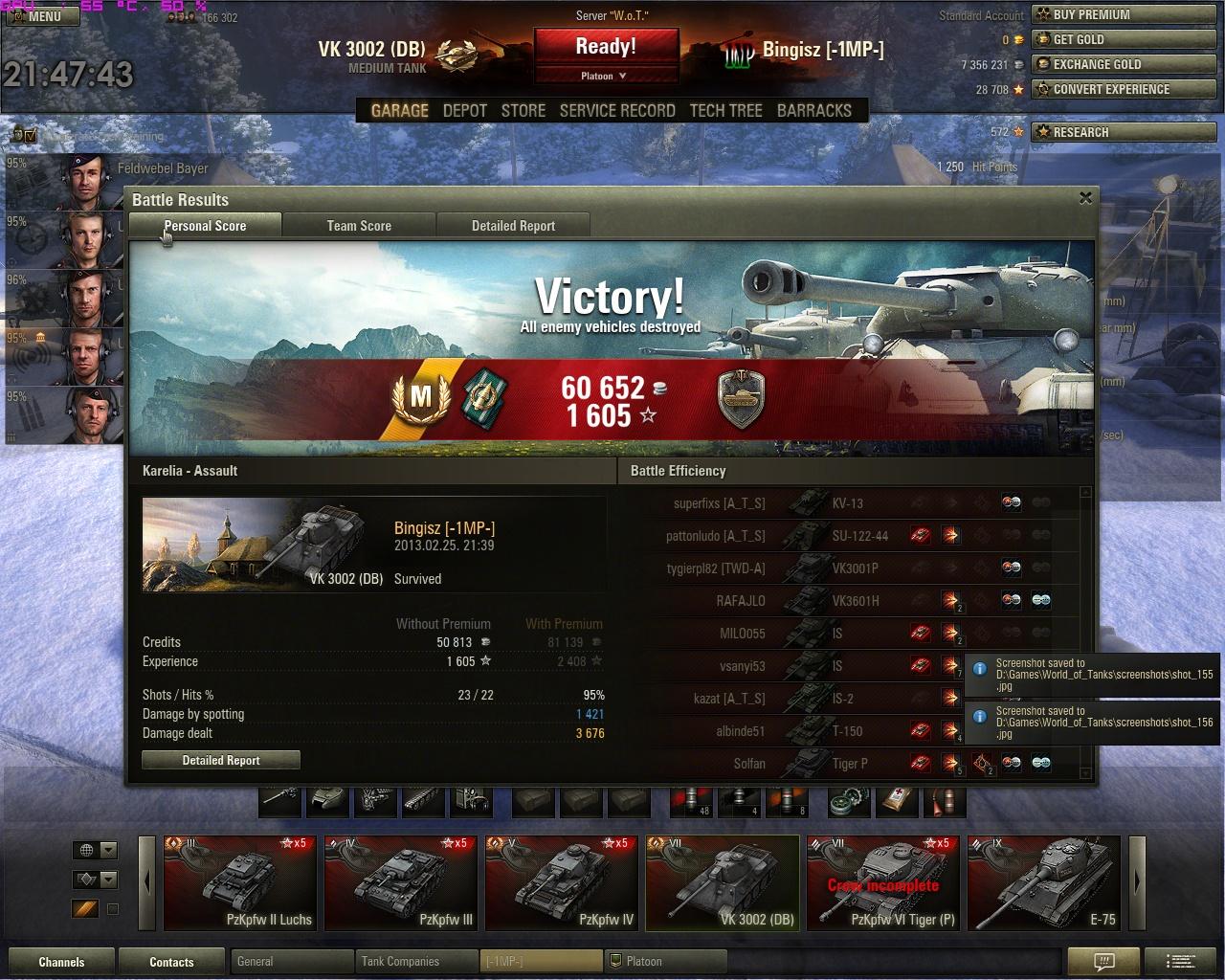Select the E-75 tank in carousel
The image size is (1225, 980).
(x=1042, y=882)
